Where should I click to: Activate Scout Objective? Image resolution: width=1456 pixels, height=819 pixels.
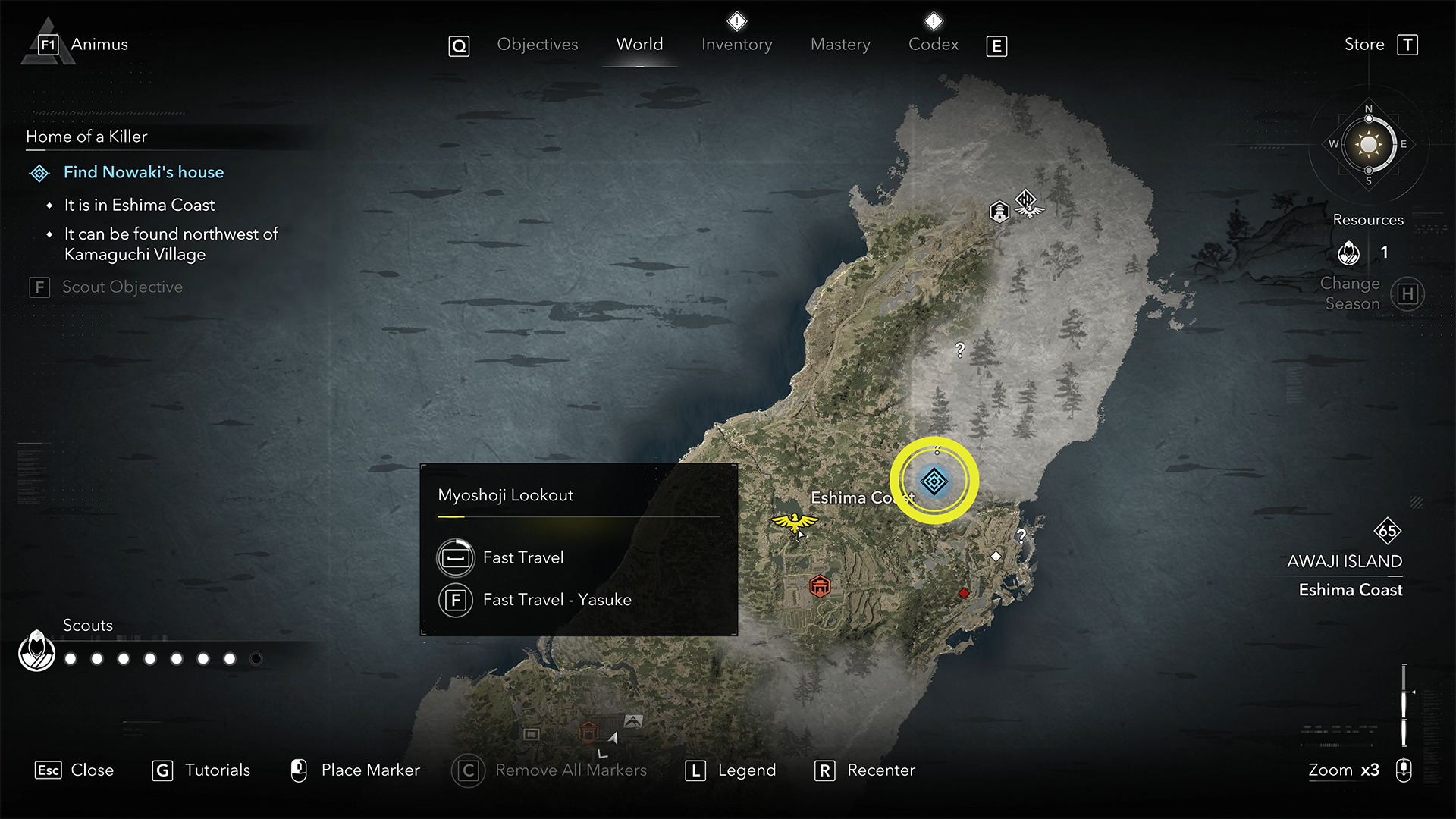coord(121,287)
